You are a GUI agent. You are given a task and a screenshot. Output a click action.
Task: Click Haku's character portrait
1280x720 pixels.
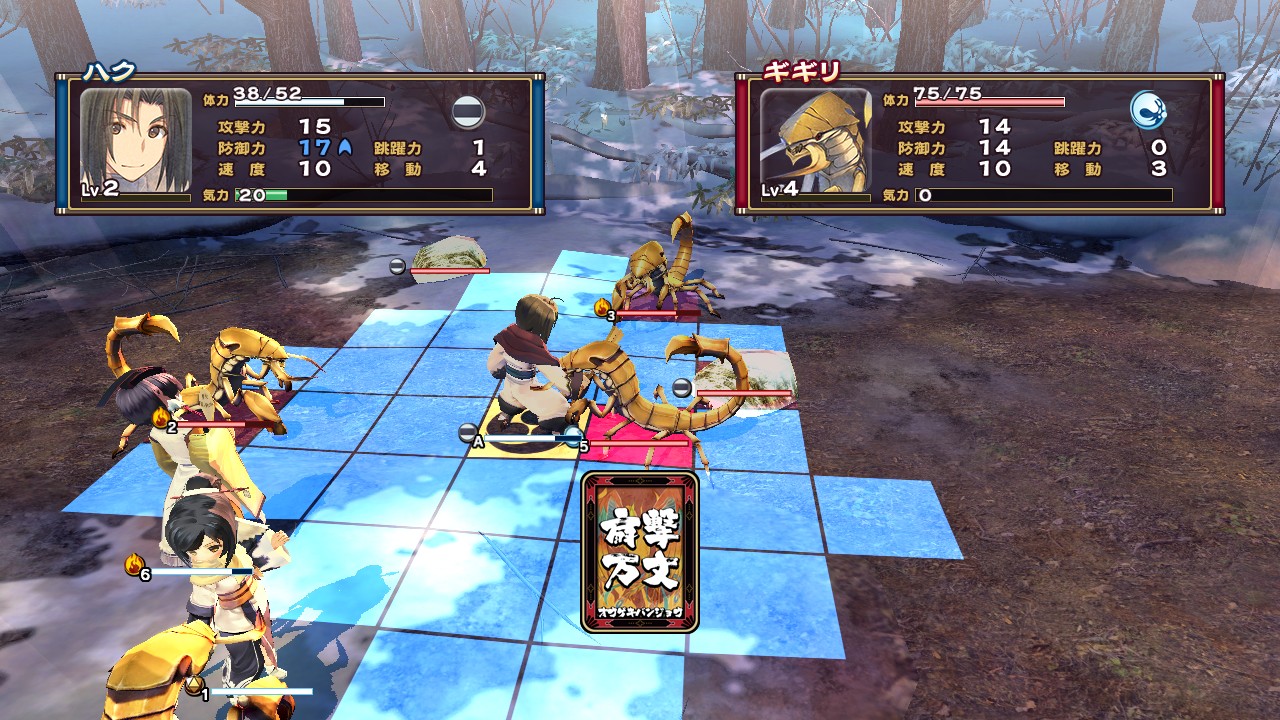[x=135, y=141]
